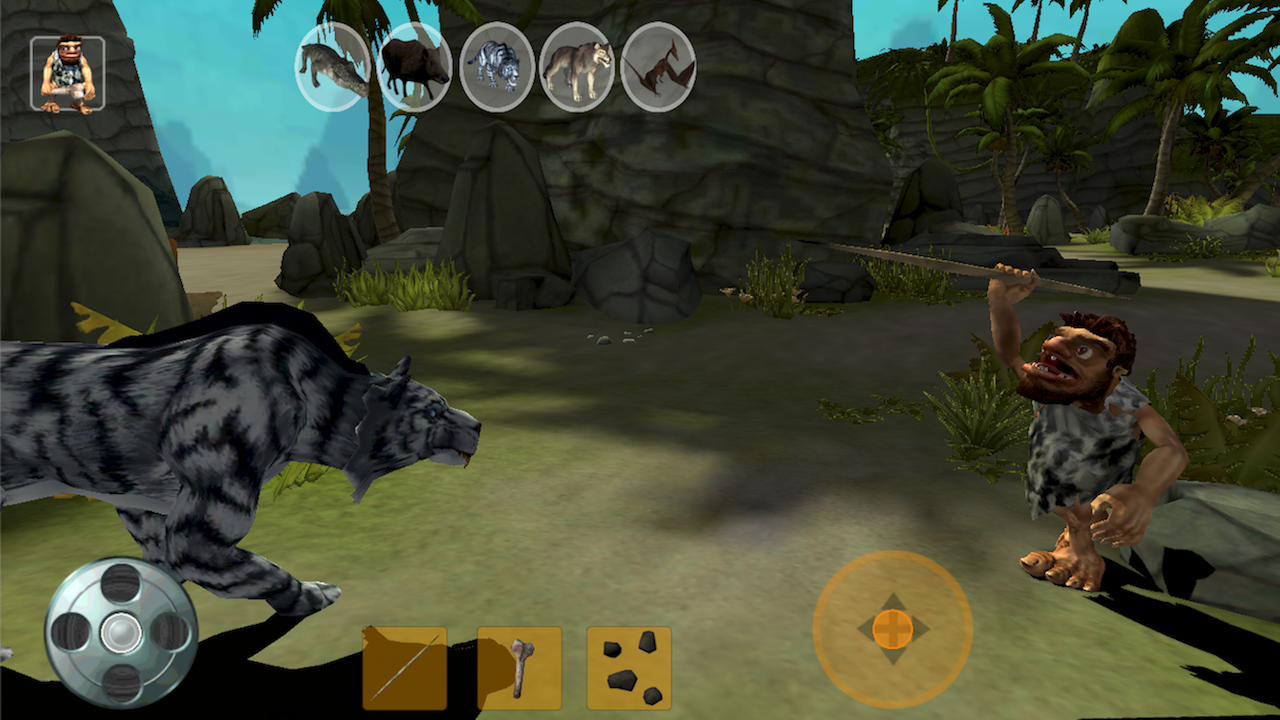The image size is (1280, 720).
Task: Tap the left segment of the movement pad
Action: tap(70, 633)
